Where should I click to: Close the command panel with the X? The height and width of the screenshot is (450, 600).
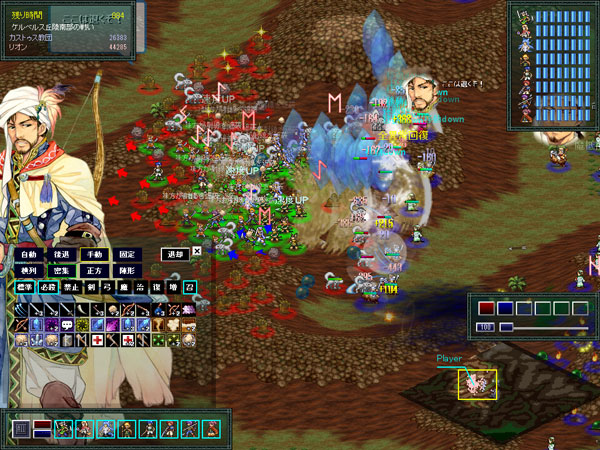click(x=197, y=252)
